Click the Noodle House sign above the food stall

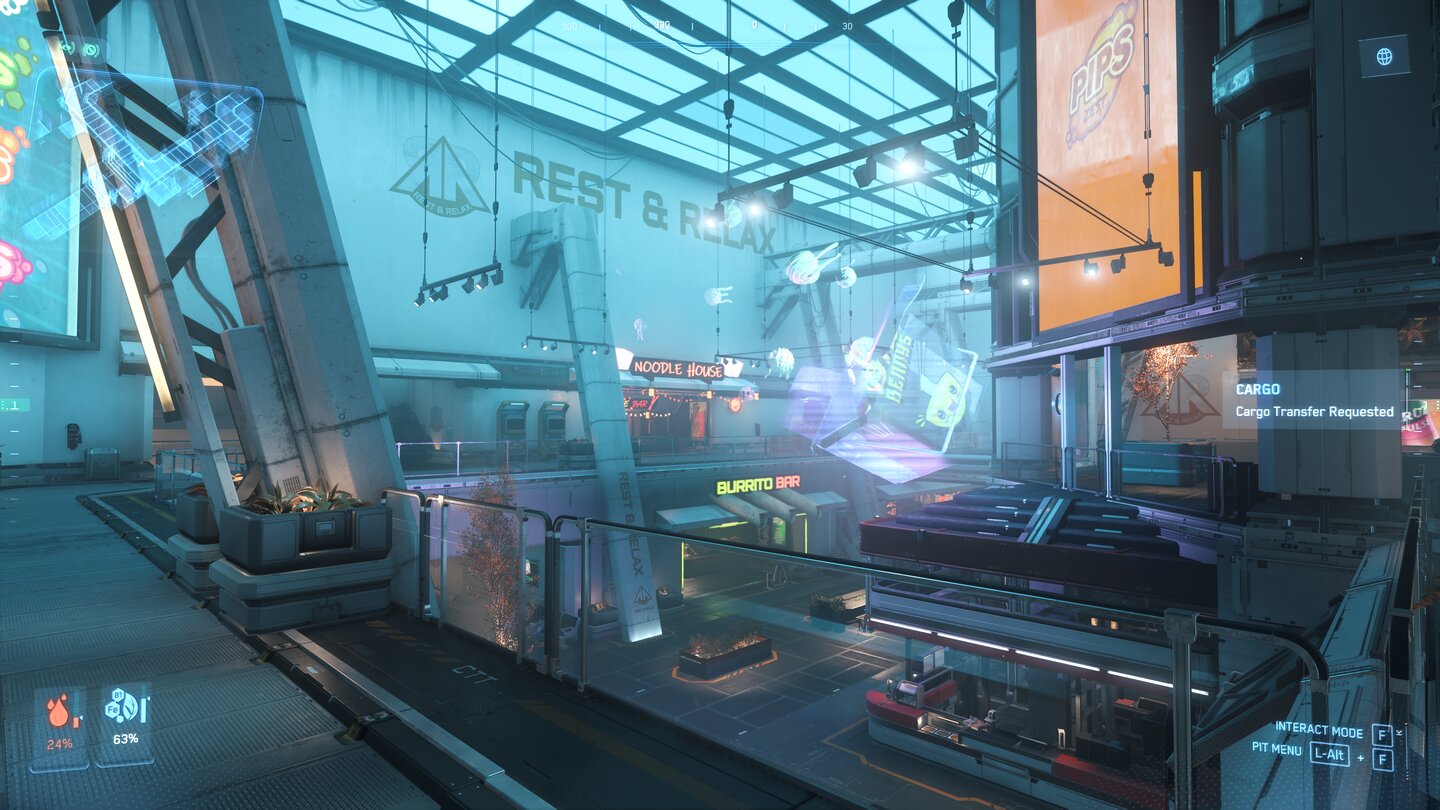(x=679, y=369)
